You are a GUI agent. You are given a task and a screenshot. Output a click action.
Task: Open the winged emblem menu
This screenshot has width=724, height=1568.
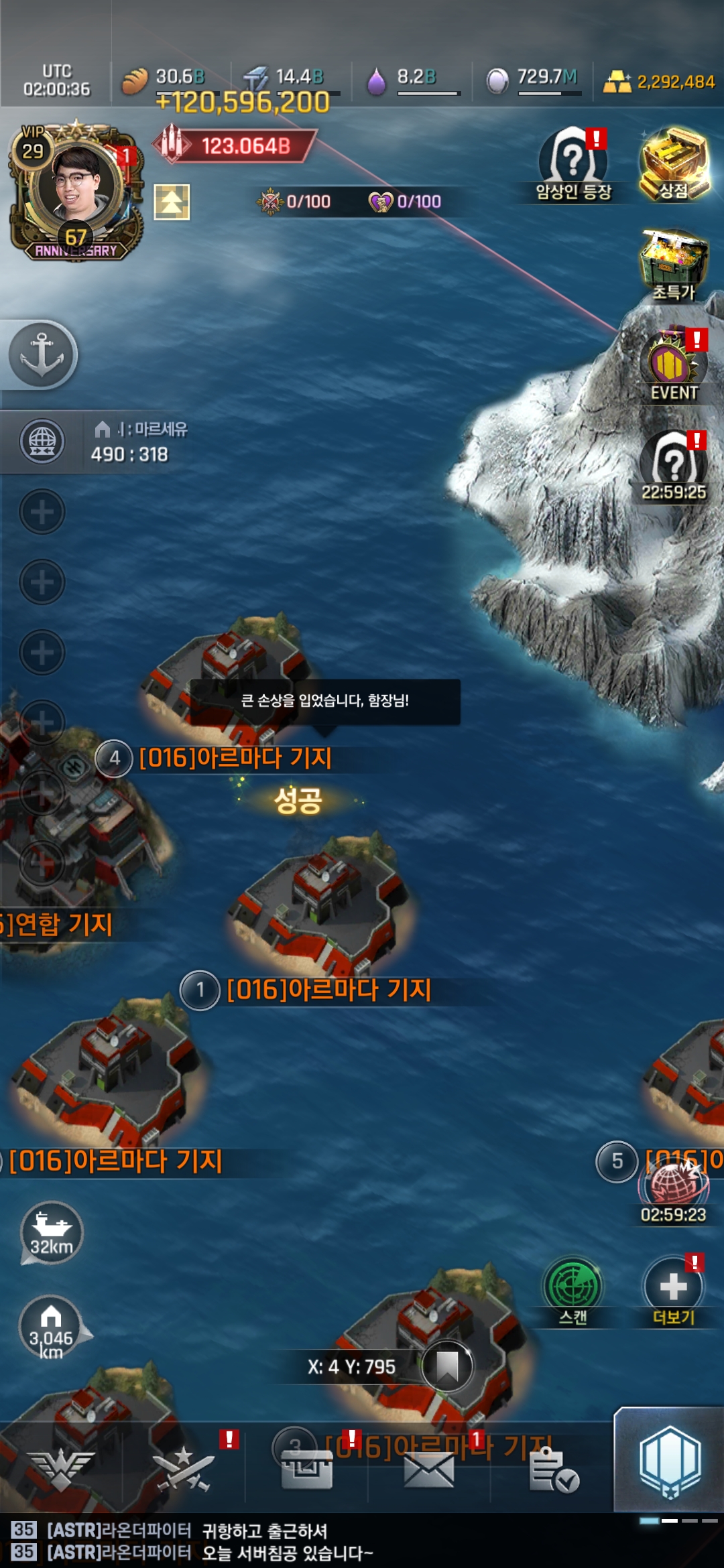click(x=61, y=1471)
